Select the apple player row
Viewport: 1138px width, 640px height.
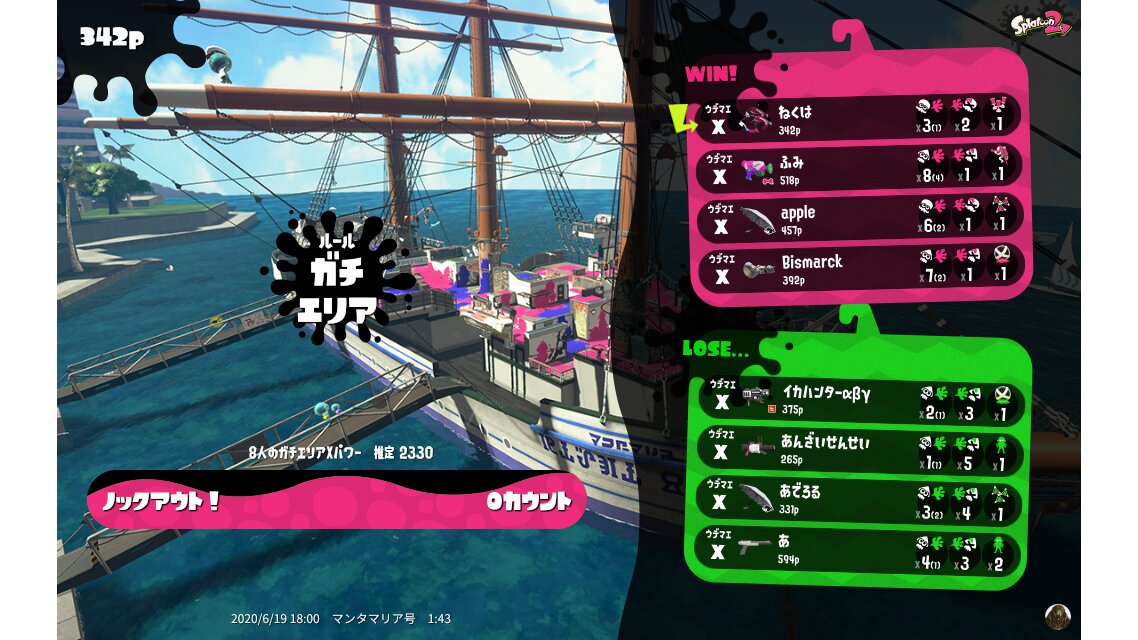click(858, 217)
